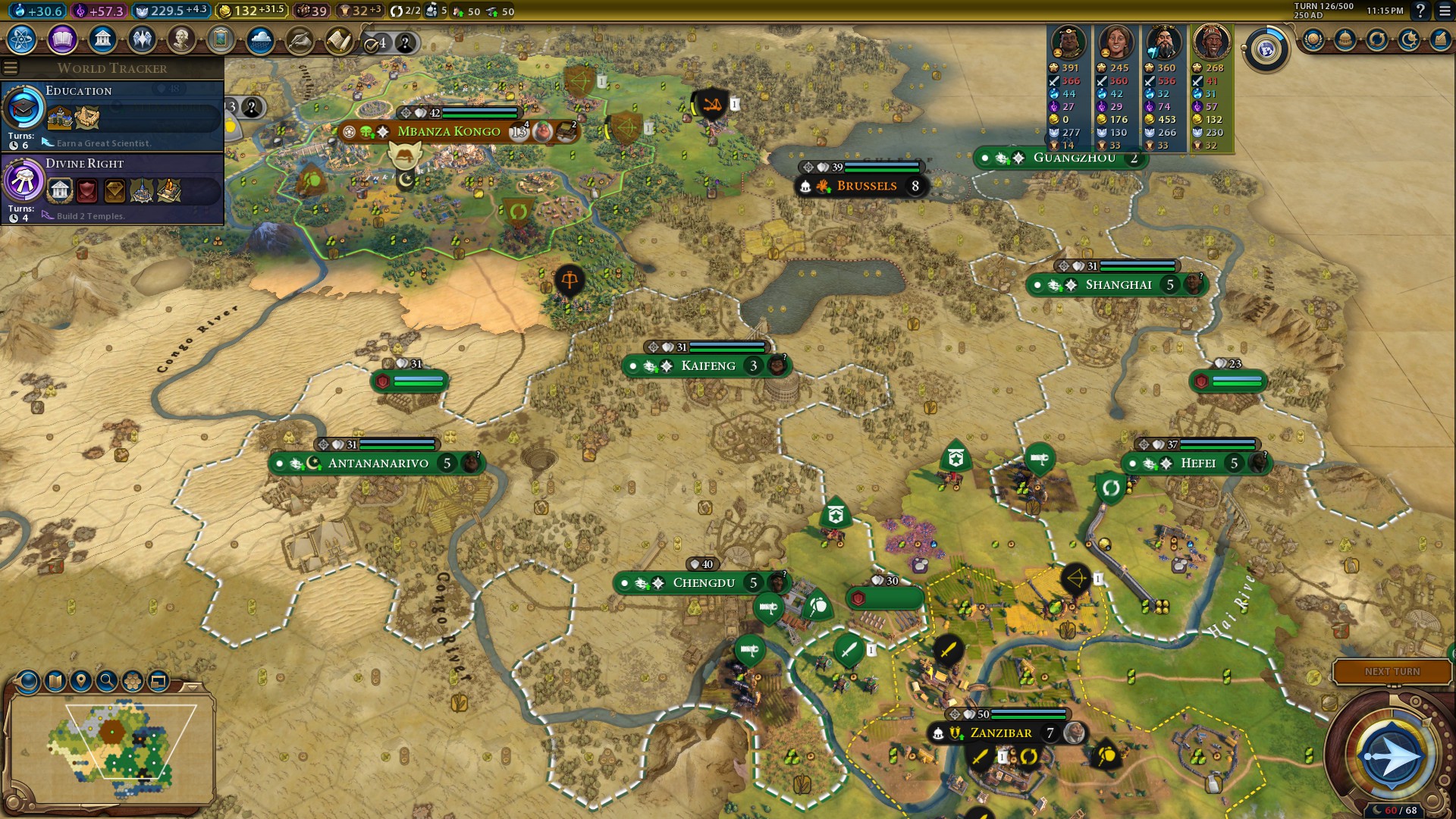Viewport: 1456px width, 819px height.
Task: Open the map pins location marker button
Action: click(81, 681)
